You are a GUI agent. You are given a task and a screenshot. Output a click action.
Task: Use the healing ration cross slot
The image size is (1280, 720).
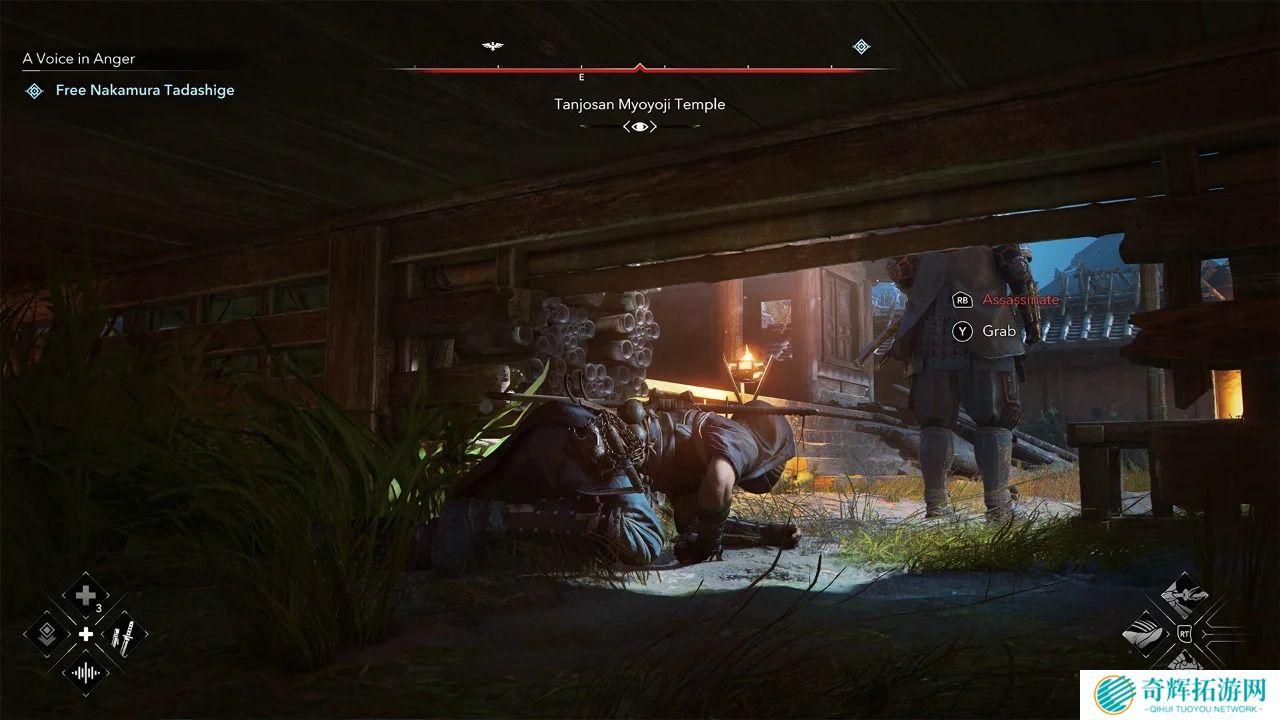pyautogui.click(x=86, y=597)
